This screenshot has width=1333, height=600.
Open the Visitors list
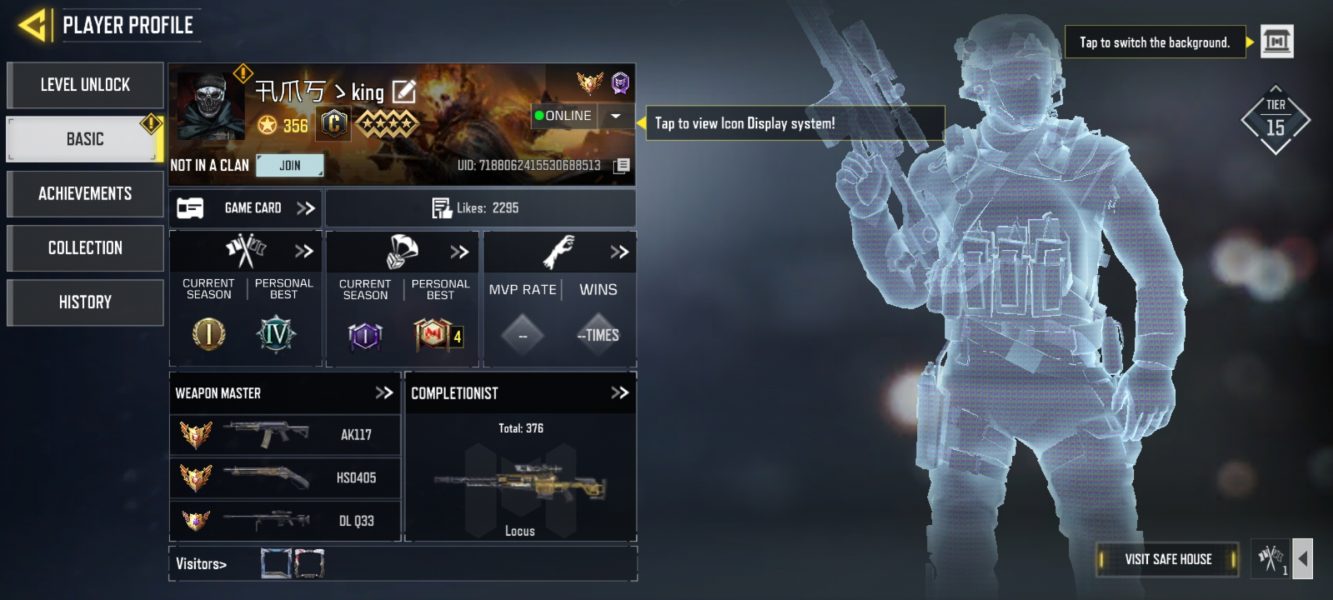tap(201, 564)
